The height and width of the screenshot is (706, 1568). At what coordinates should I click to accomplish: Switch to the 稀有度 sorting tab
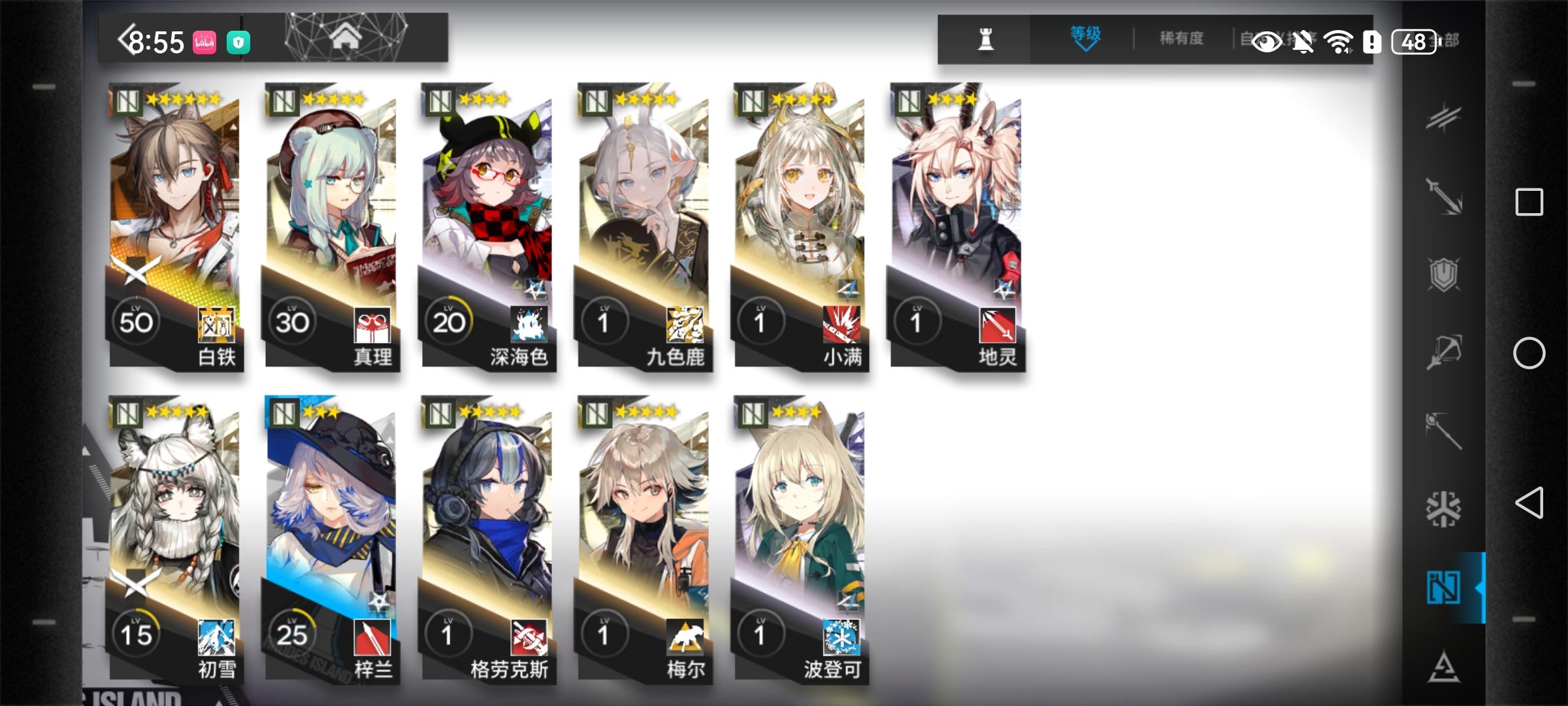click(1183, 39)
